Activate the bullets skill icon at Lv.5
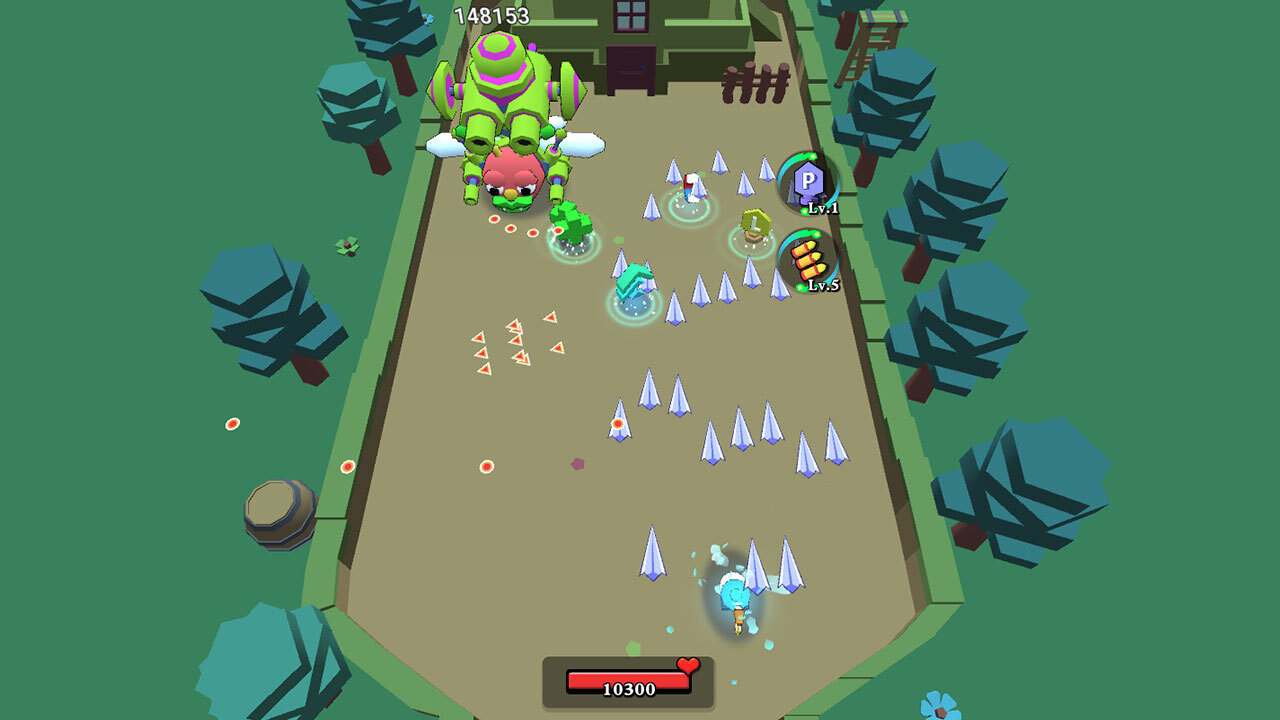Image resolution: width=1280 pixels, height=720 pixels. tap(808, 260)
